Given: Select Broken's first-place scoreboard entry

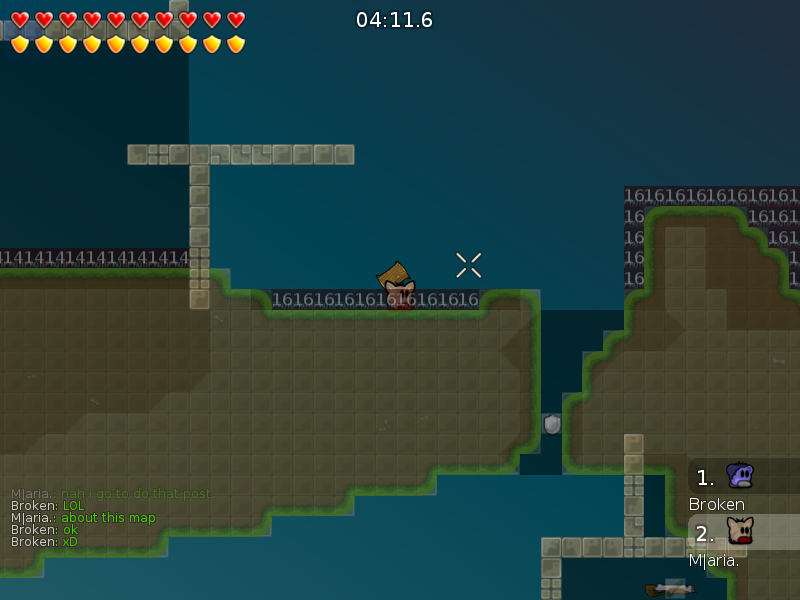Looking at the screenshot, I should click(x=742, y=486).
